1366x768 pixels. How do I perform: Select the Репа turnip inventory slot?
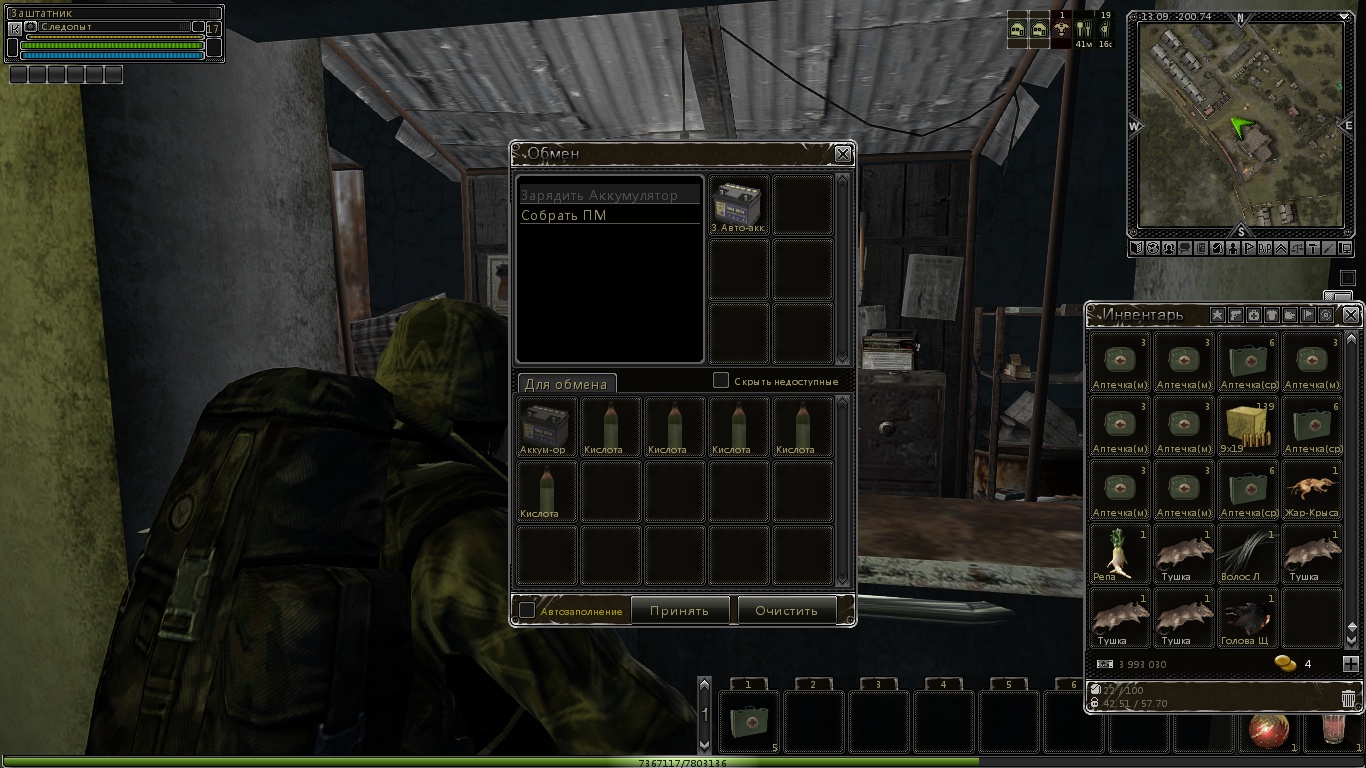click(x=1118, y=553)
